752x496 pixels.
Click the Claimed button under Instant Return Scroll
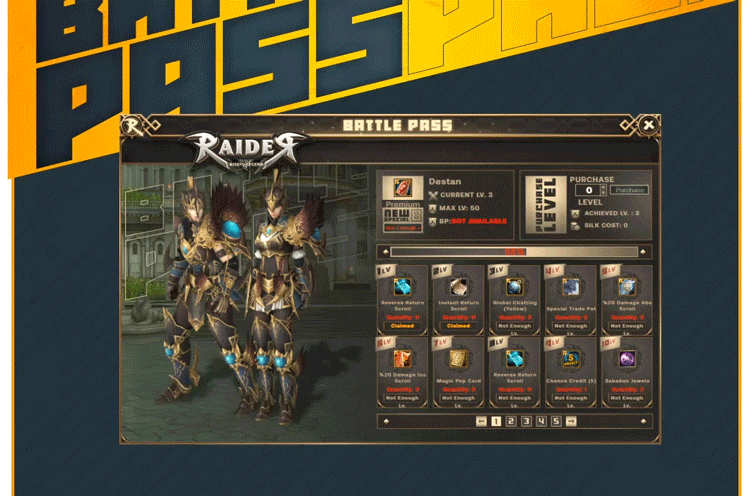(x=458, y=325)
